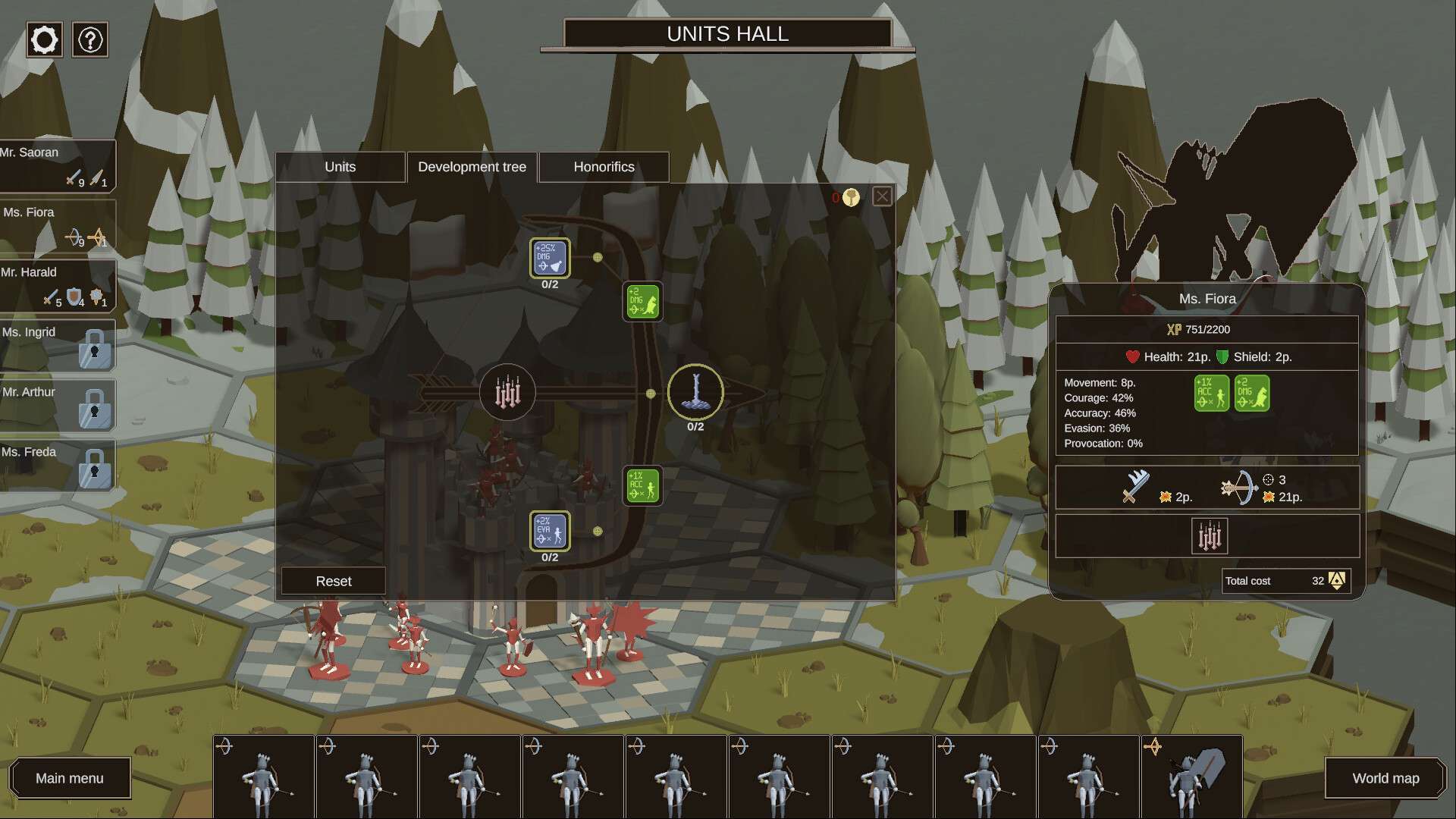Open the gear settings menu
The image size is (1456, 819).
pos(44,39)
